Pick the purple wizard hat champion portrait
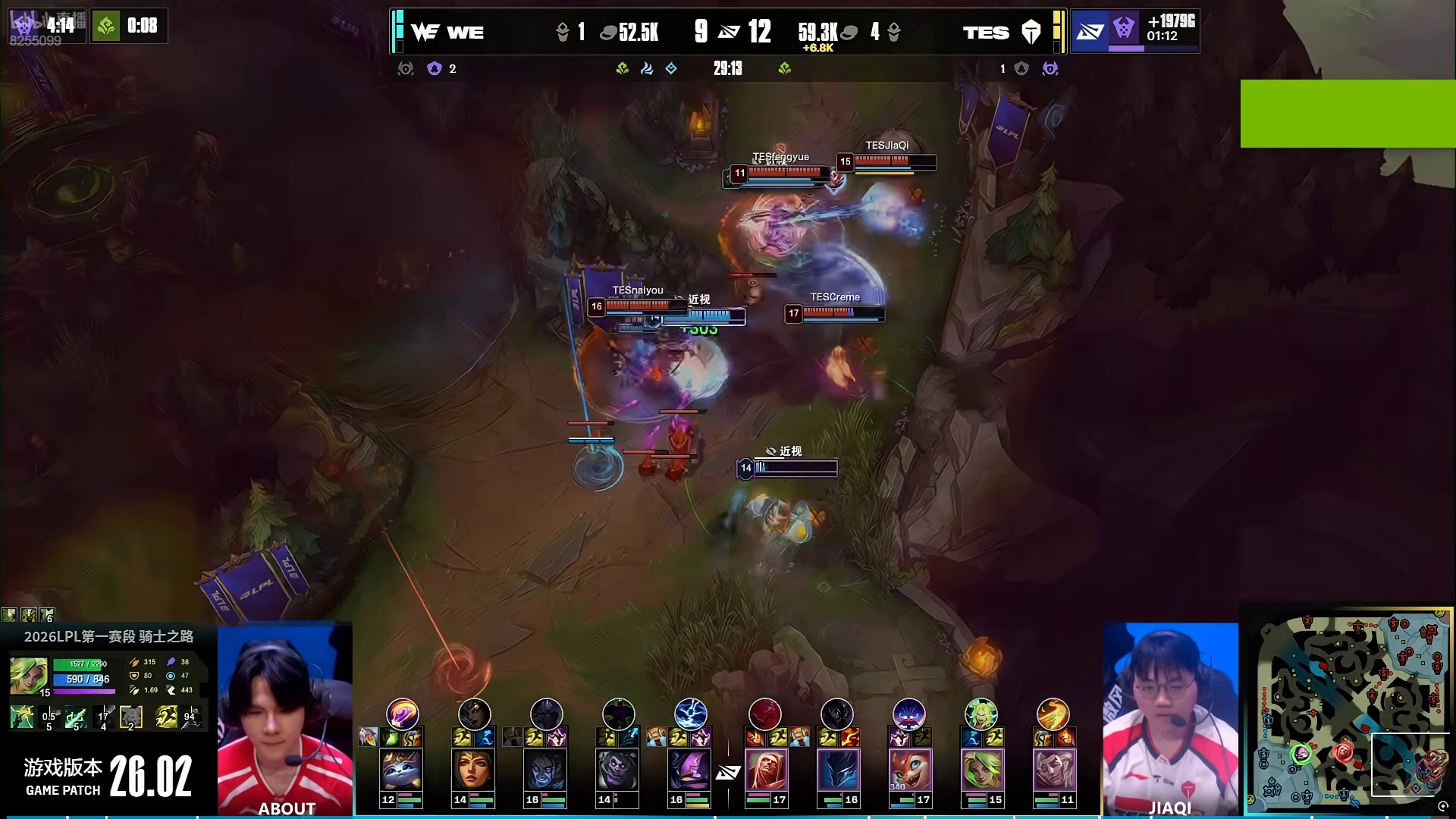Image resolution: width=1456 pixels, height=819 pixels. (x=689, y=770)
